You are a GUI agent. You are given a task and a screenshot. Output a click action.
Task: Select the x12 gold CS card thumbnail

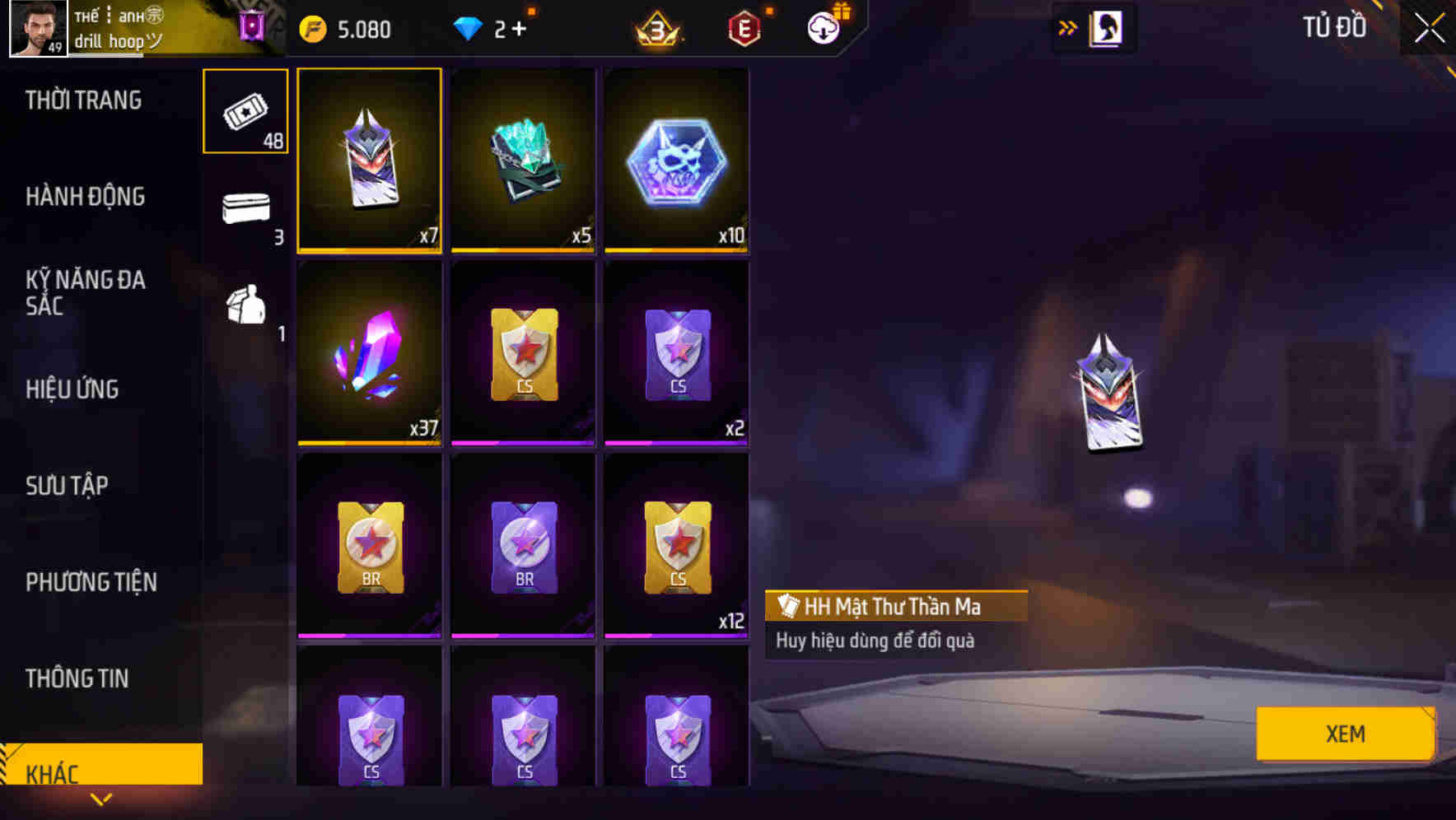pos(677,543)
